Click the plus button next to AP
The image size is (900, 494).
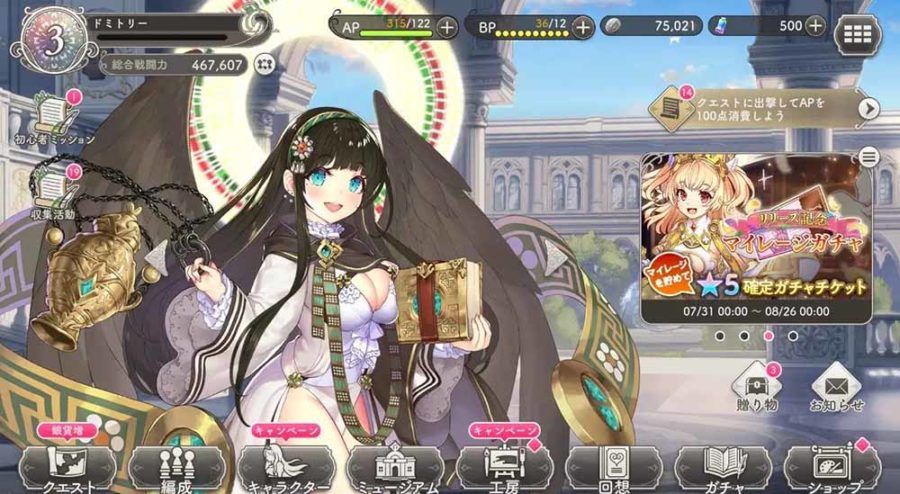[446, 27]
